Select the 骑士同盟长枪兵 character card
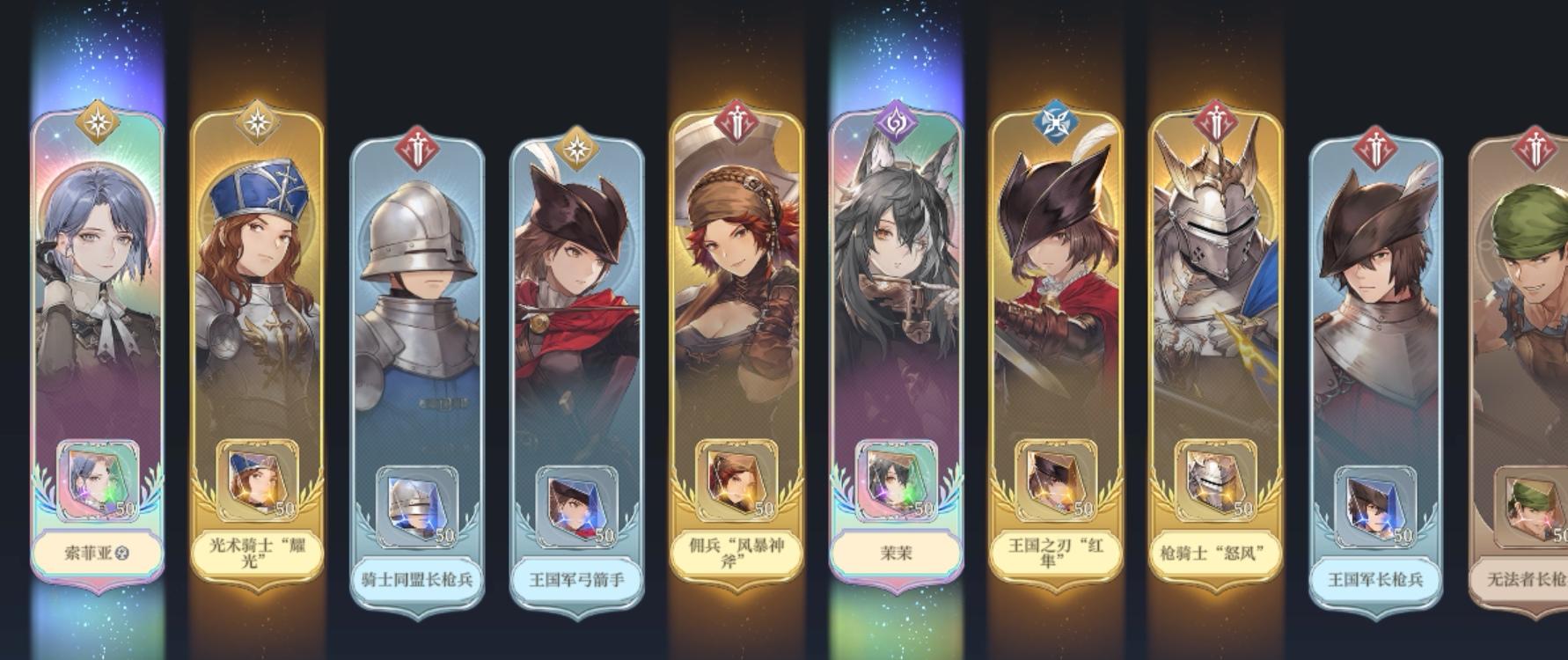 [x=416, y=352]
